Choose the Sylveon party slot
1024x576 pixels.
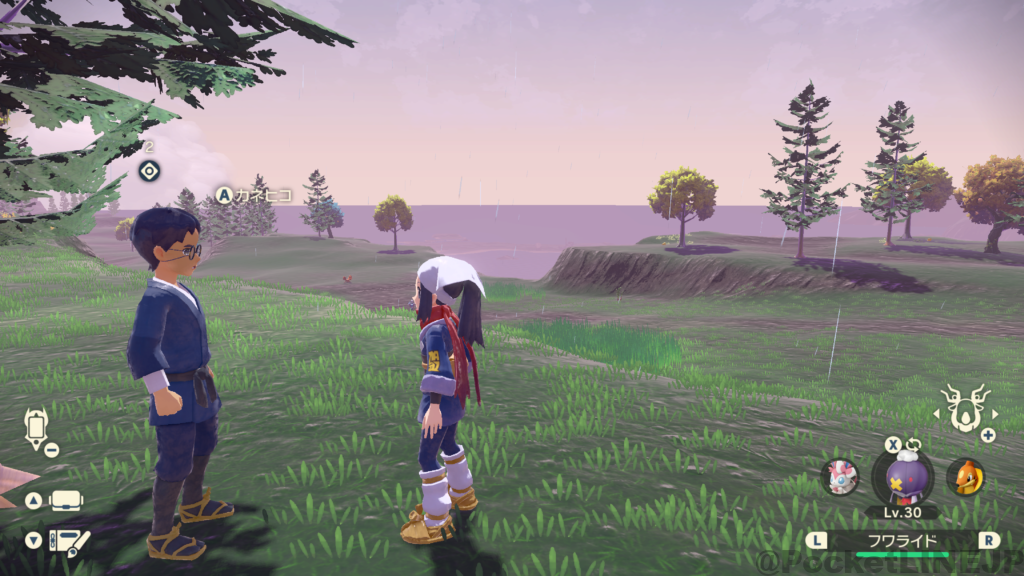[x=840, y=477]
